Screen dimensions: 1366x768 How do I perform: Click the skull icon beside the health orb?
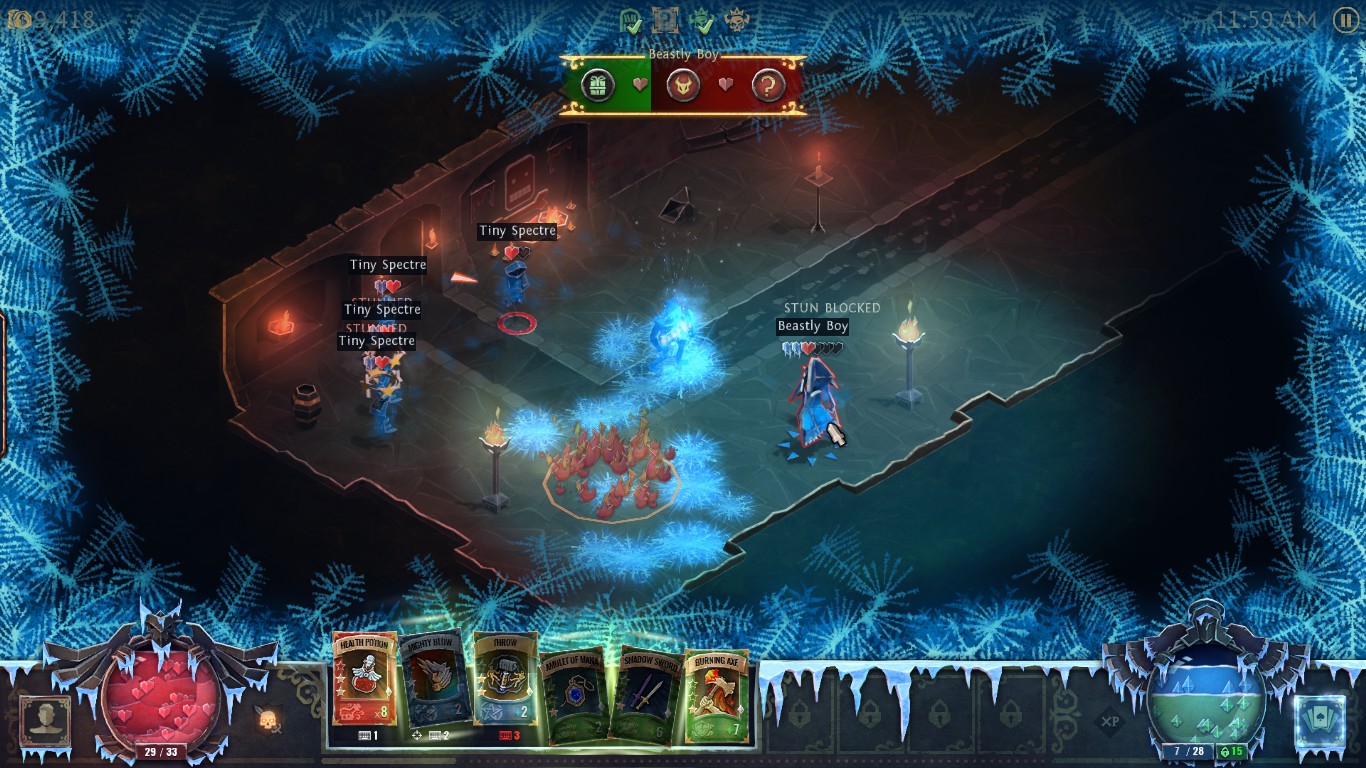pyautogui.click(x=268, y=718)
